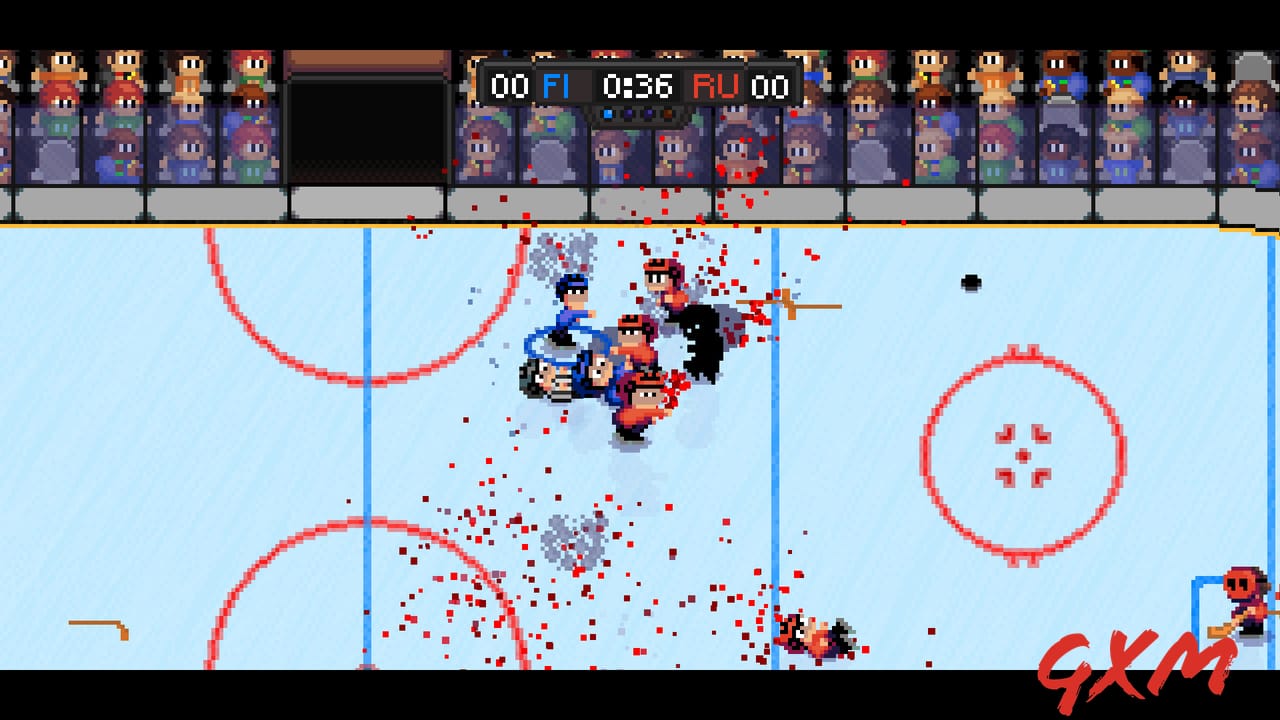The image size is (1280, 720).
Task: Click the FI team abbreviation on scoreboard
Action: (x=557, y=86)
